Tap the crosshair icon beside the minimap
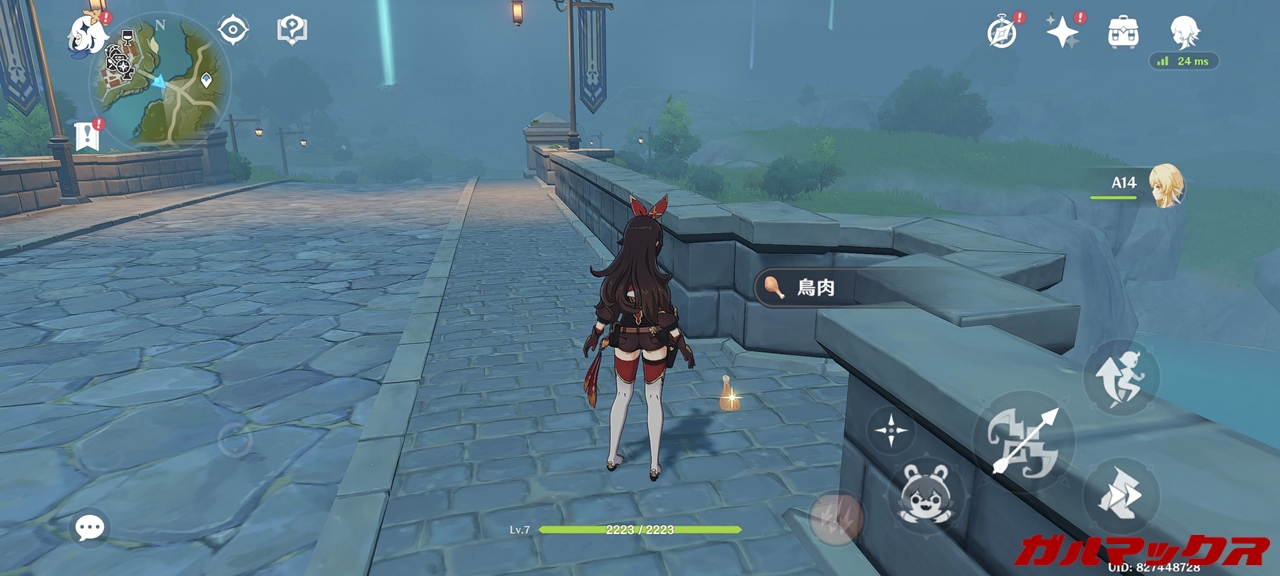1280x576 pixels. click(233, 30)
